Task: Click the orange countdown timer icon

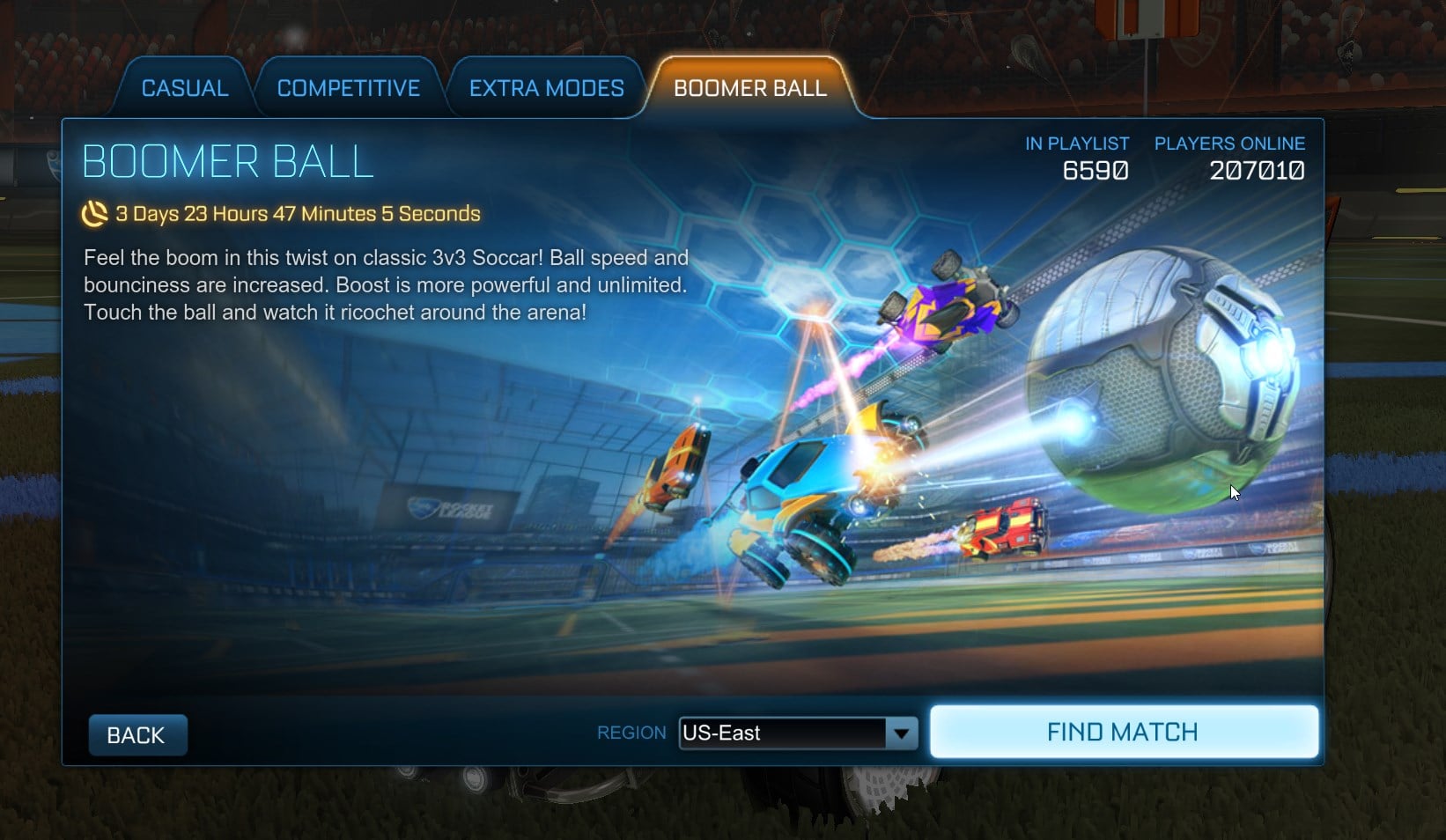Action: pos(95,212)
